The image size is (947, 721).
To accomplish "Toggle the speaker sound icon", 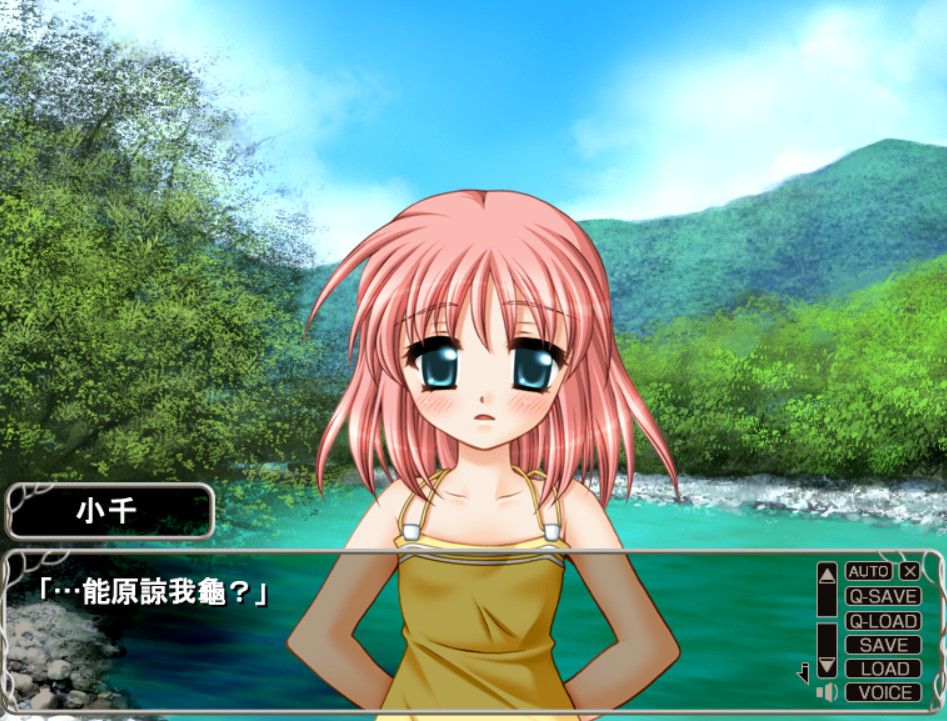I will 826,692.
